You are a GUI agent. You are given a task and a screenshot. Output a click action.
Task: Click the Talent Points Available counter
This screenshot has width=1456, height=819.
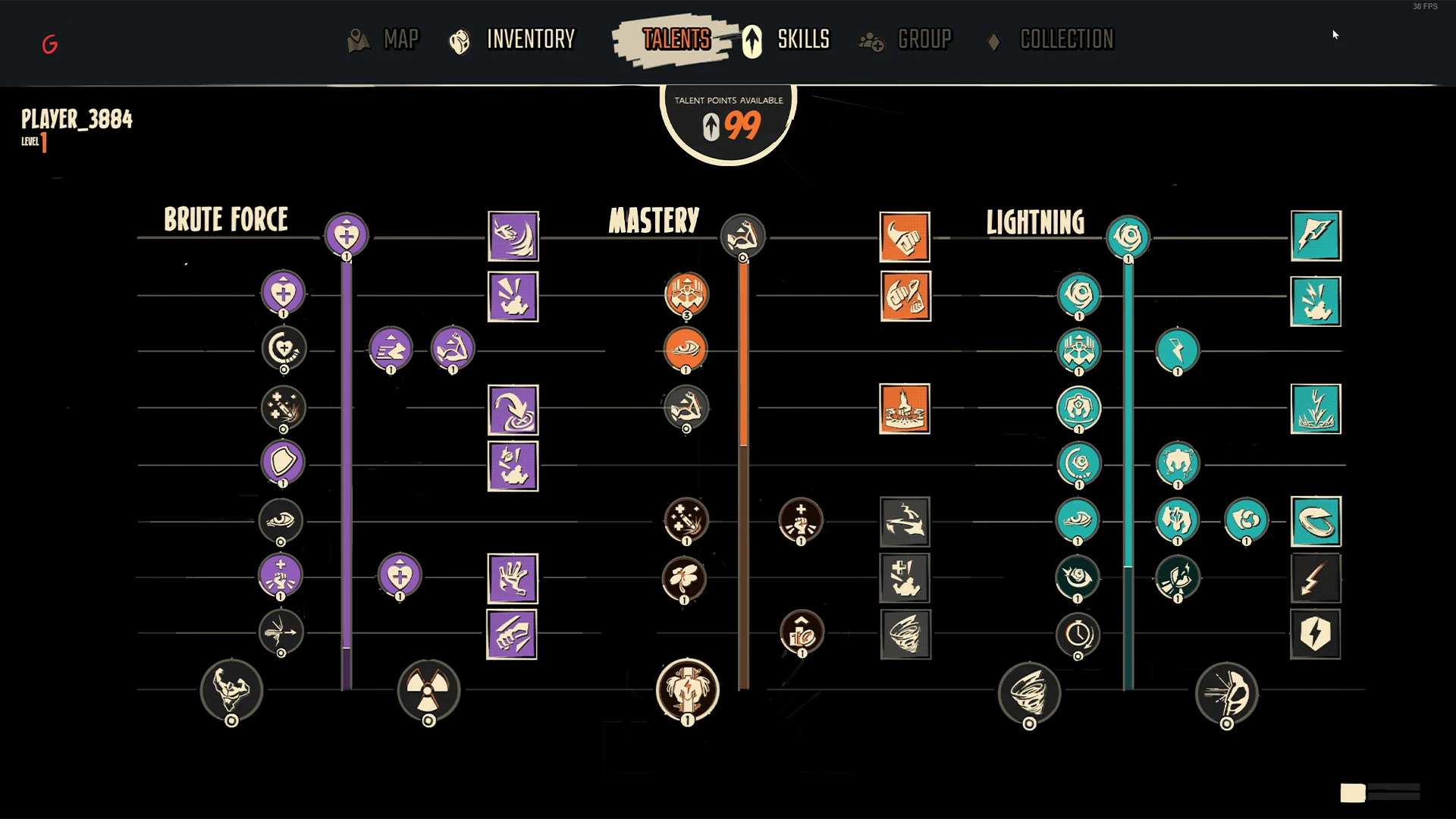pos(726,118)
